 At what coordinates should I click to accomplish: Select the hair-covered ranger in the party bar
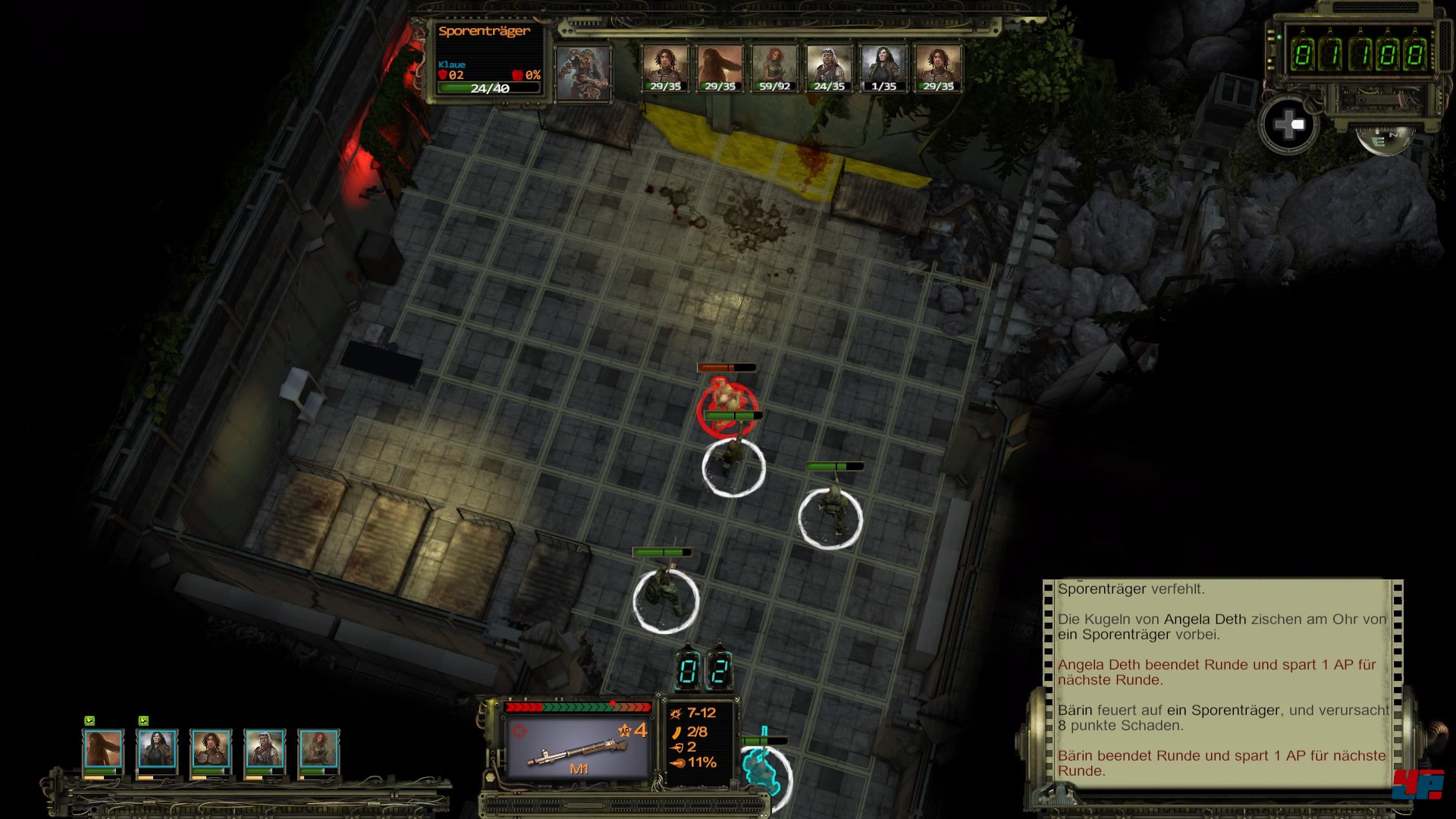103,749
